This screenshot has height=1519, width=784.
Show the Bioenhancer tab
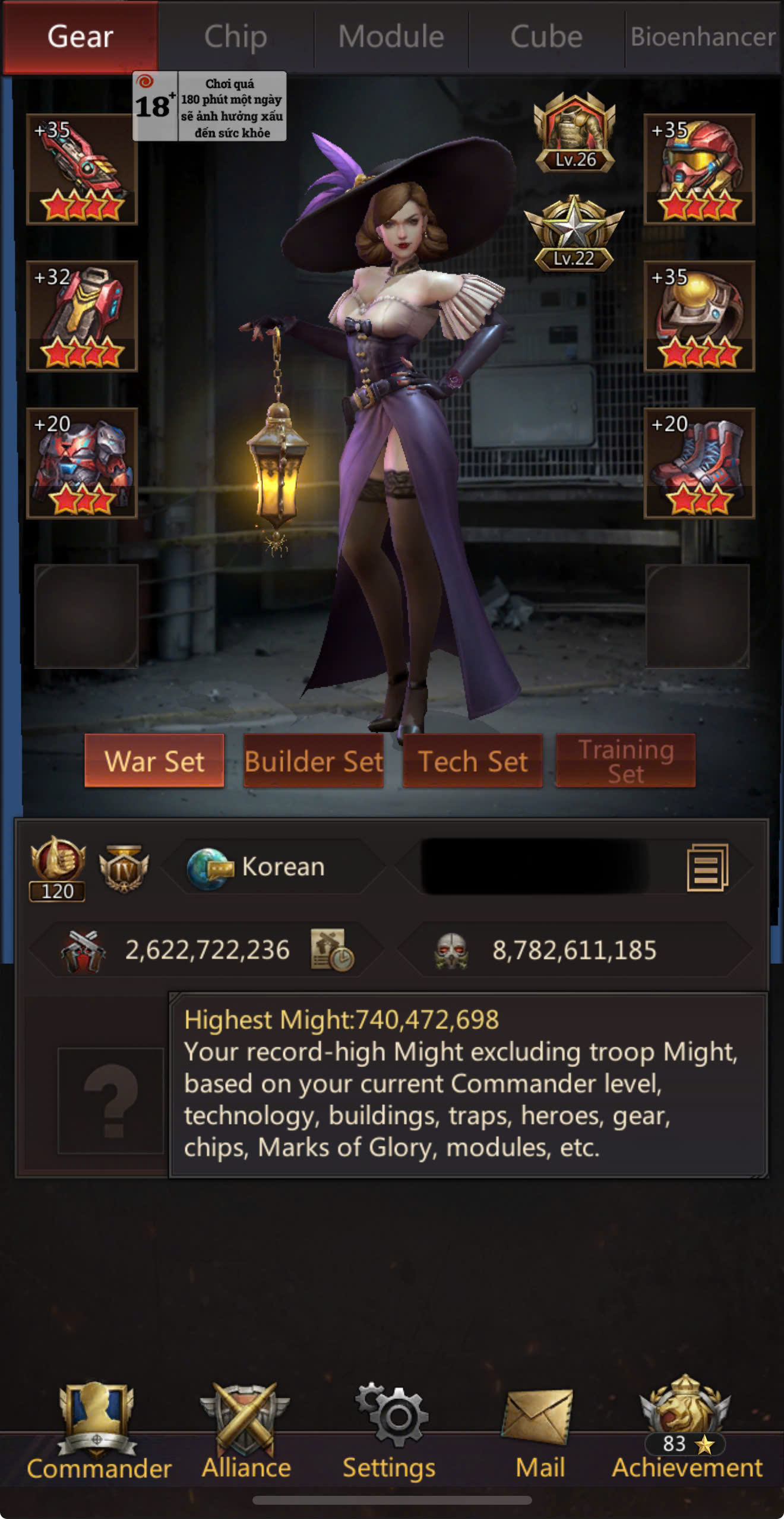(703, 37)
